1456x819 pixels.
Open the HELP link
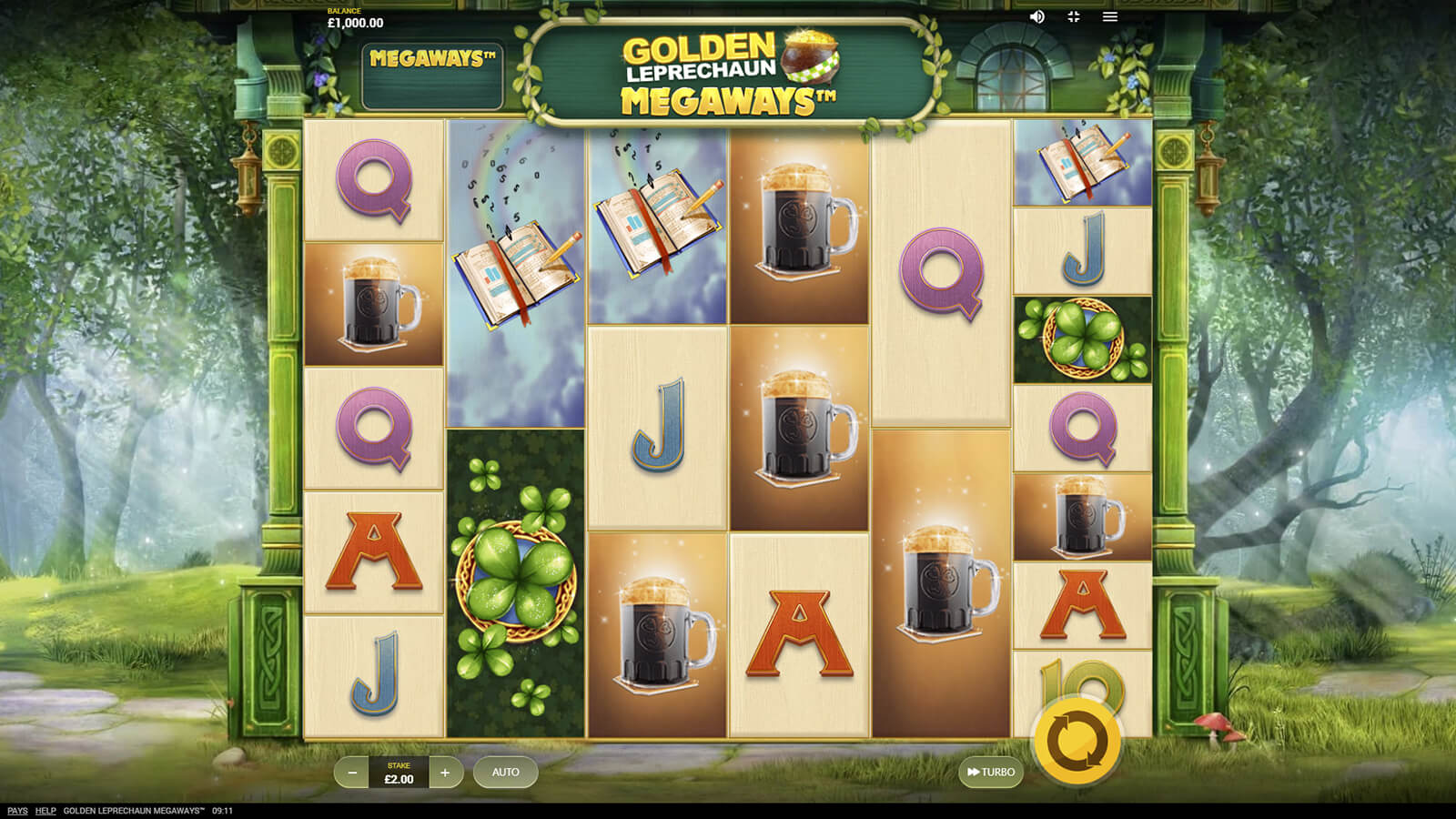click(x=45, y=811)
